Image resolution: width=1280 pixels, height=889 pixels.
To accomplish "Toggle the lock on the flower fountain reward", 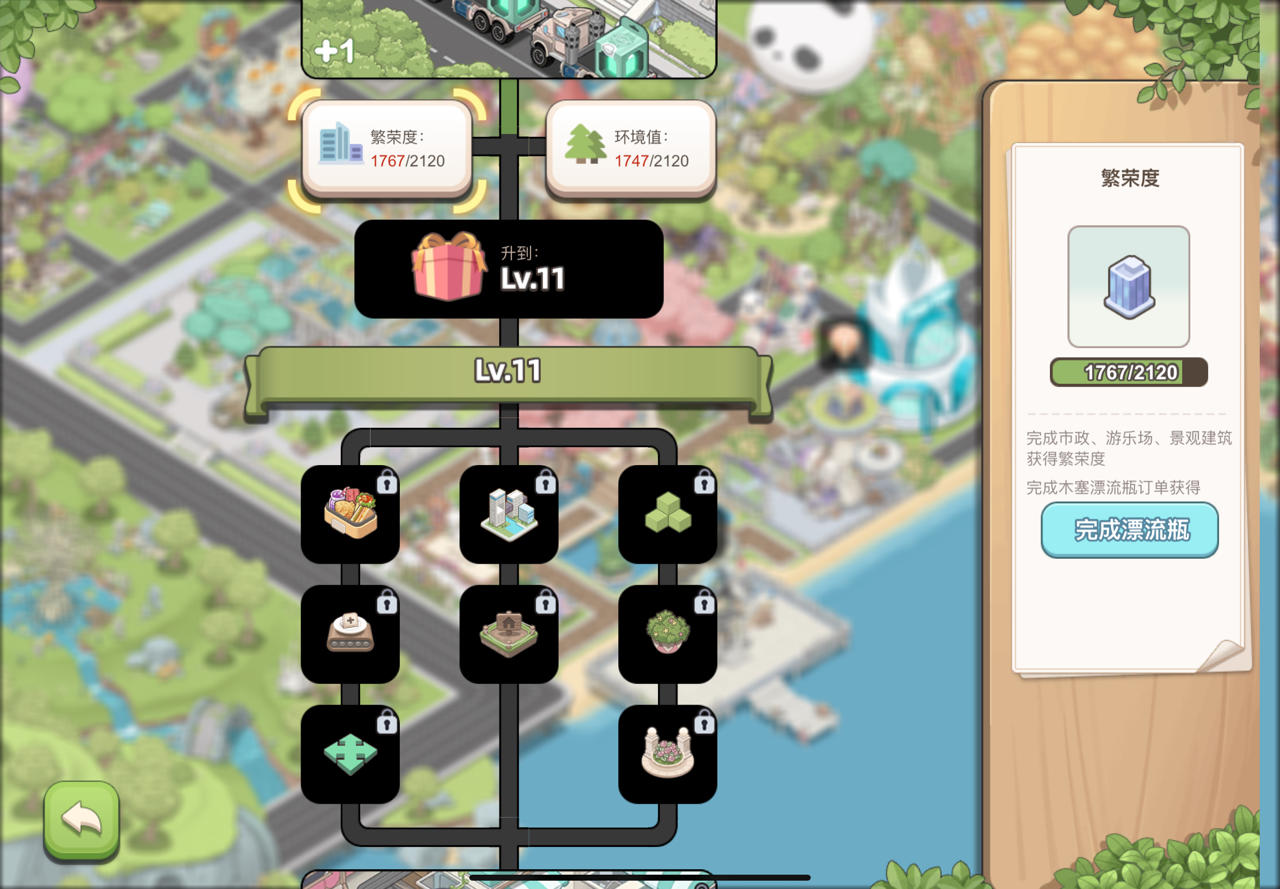I will pyautogui.click(x=705, y=719).
